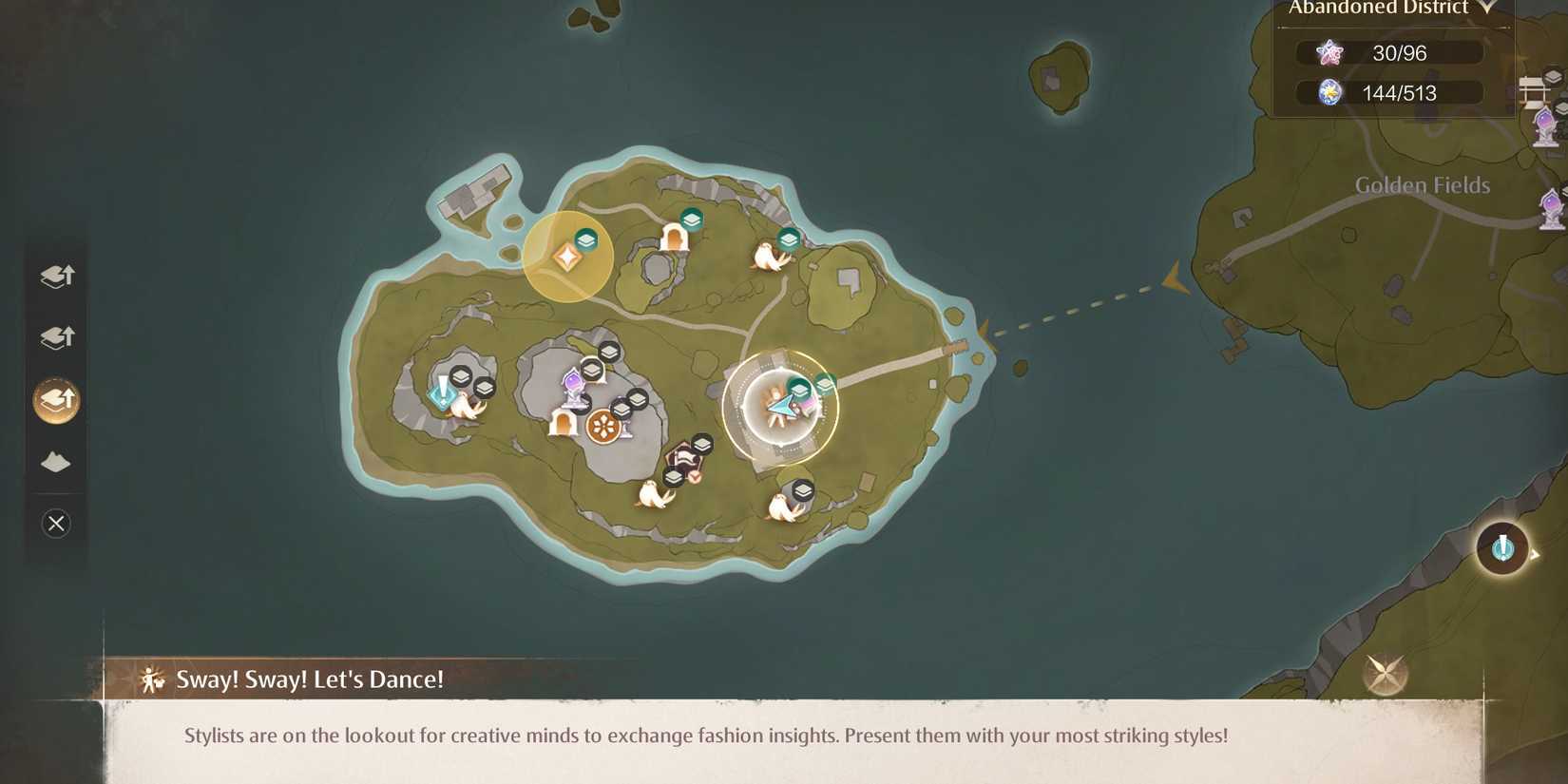Collapse the region name chevron at top right
The height and width of the screenshot is (784, 1568).
(x=1486, y=7)
